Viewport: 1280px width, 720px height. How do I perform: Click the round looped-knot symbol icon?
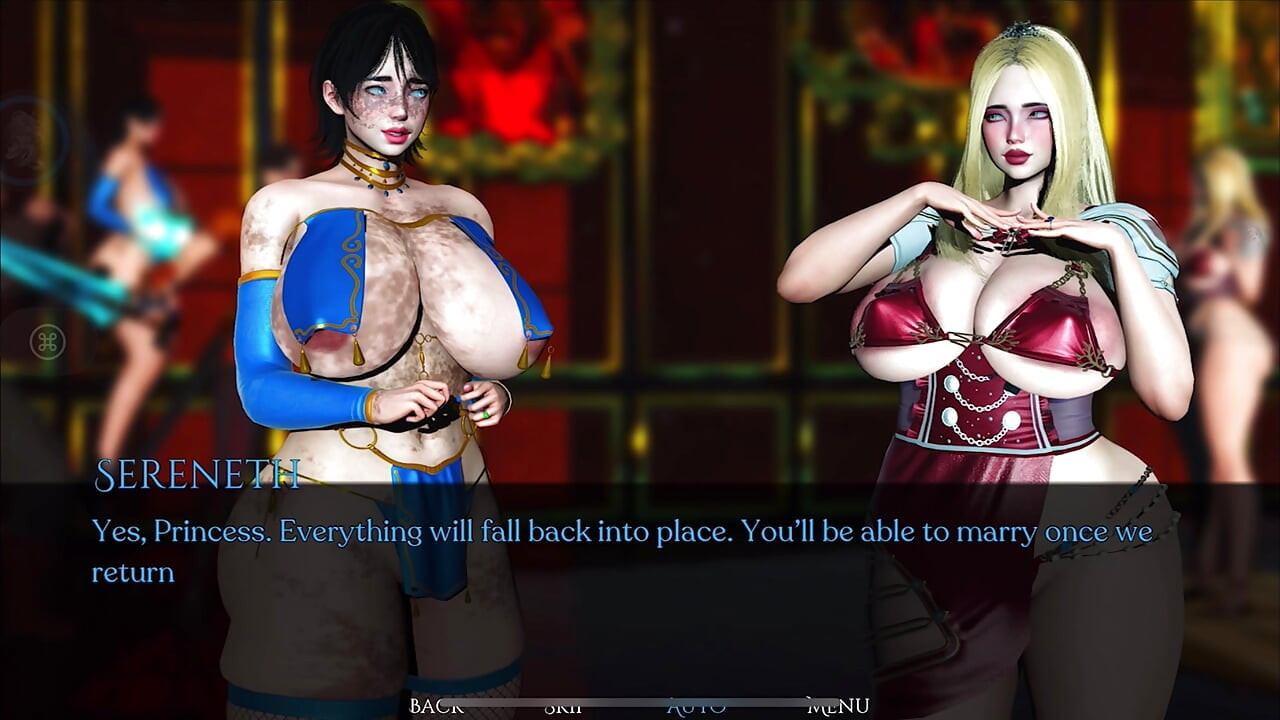click(46, 342)
